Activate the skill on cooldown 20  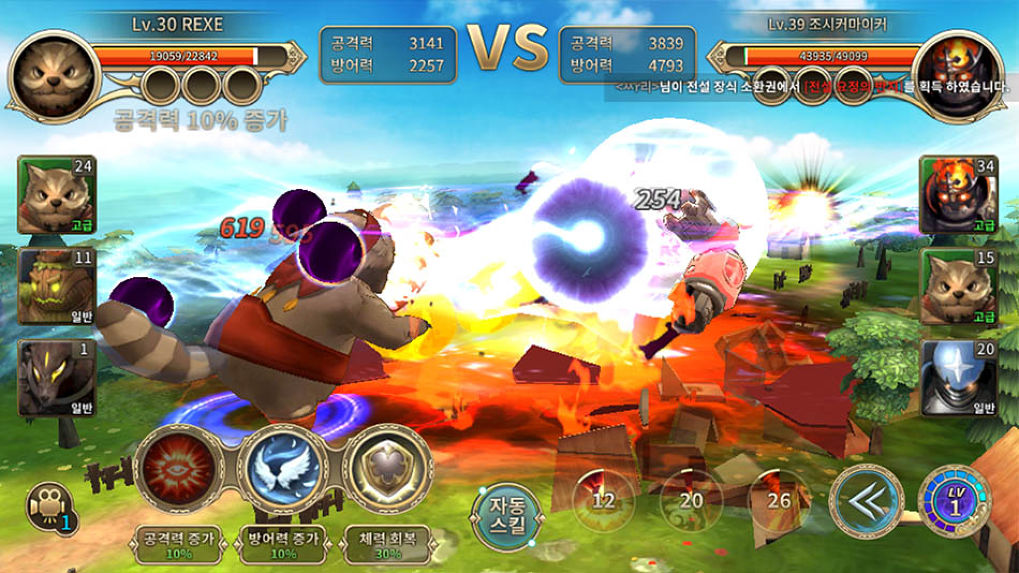pyautogui.click(x=691, y=500)
